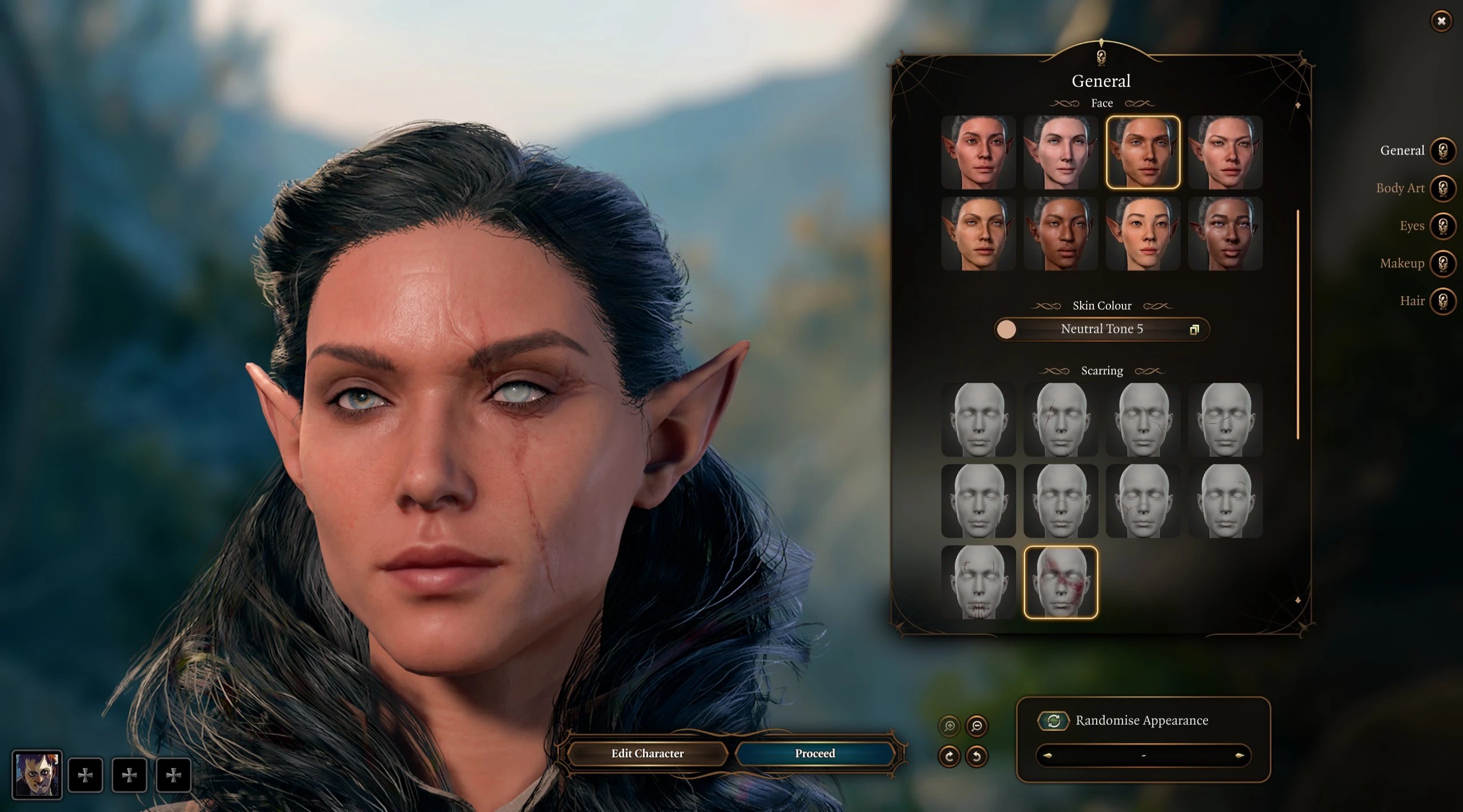Click the Proceed button
The height and width of the screenshot is (812, 1463).
click(x=814, y=753)
